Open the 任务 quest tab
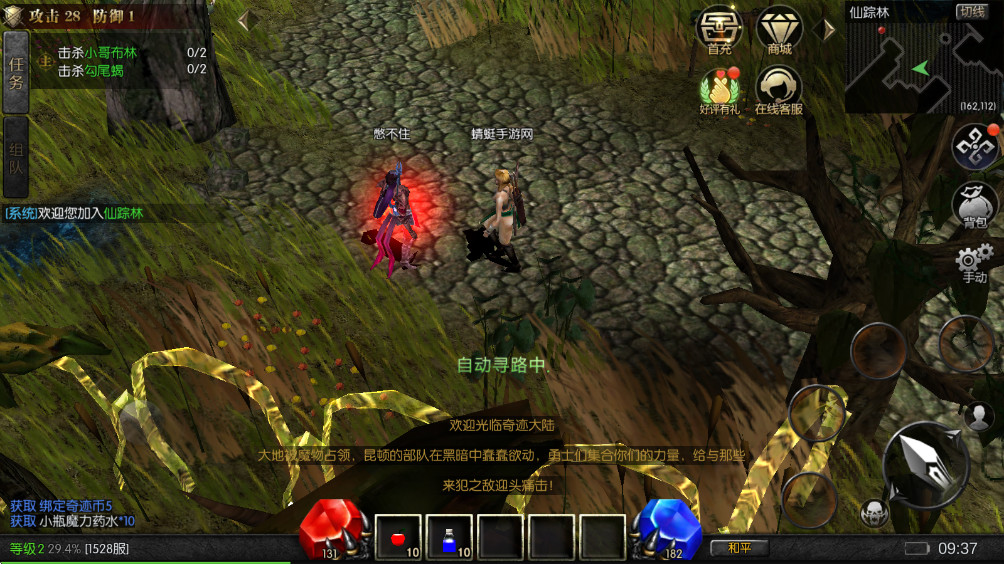Image resolution: width=1004 pixels, height=564 pixels. [x=15, y=72]
